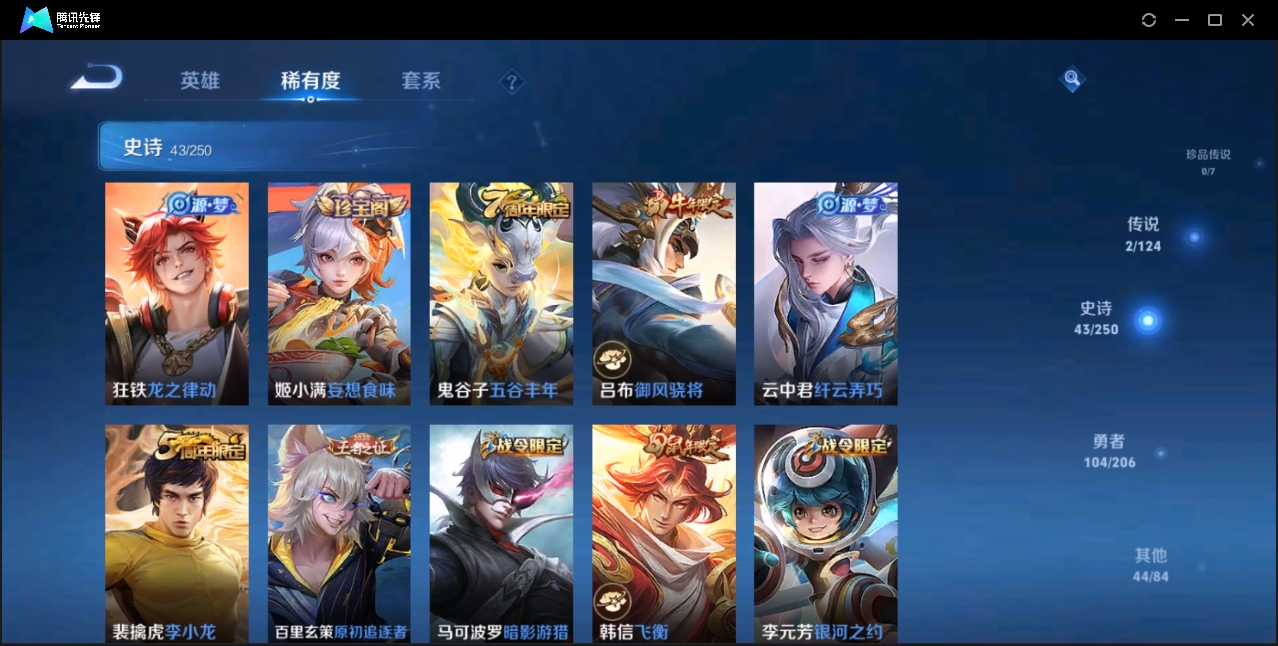Choose 姬小满 妄想食味 skin card
Screen dimensions: 1278x646
coord(339,293)
